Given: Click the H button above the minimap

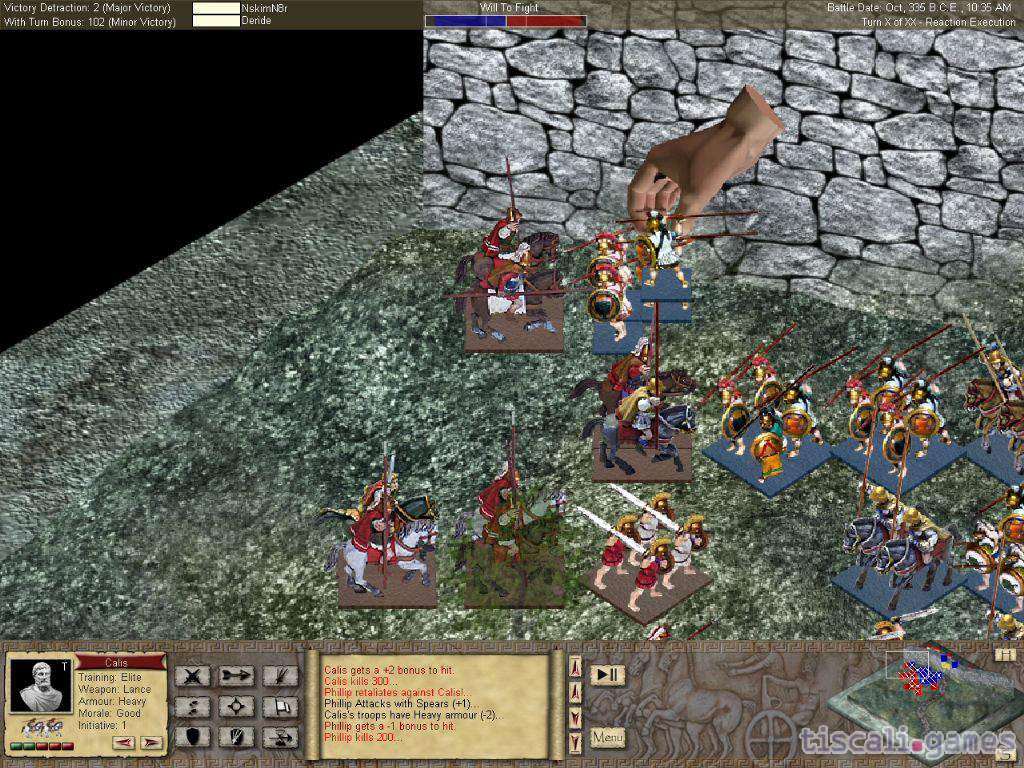Looking at the screenshot, I should pyautogui.click(x=1005, y=653).
